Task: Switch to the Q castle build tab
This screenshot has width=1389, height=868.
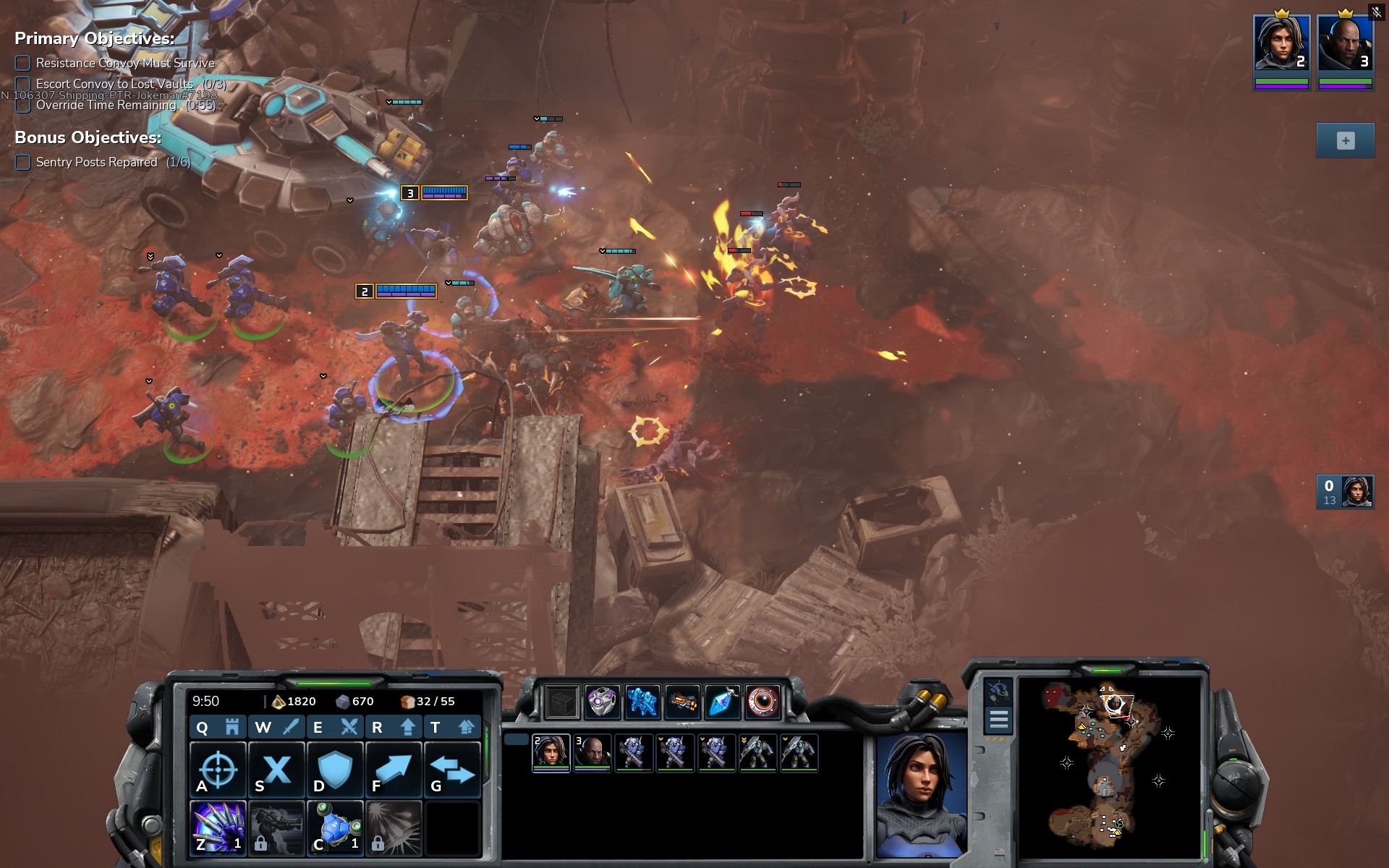Action: point(217,727)
